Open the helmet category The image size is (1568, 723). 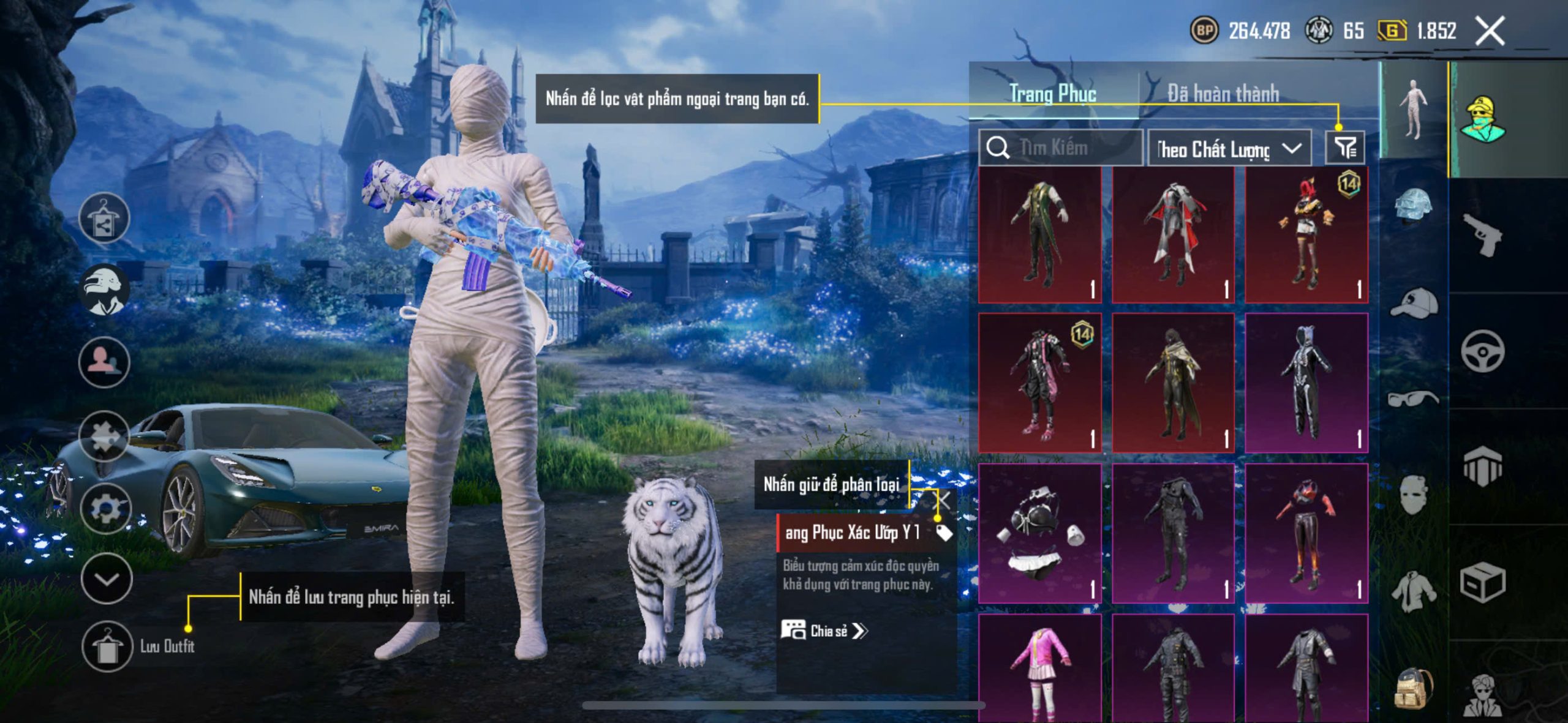click(1414, 207)
